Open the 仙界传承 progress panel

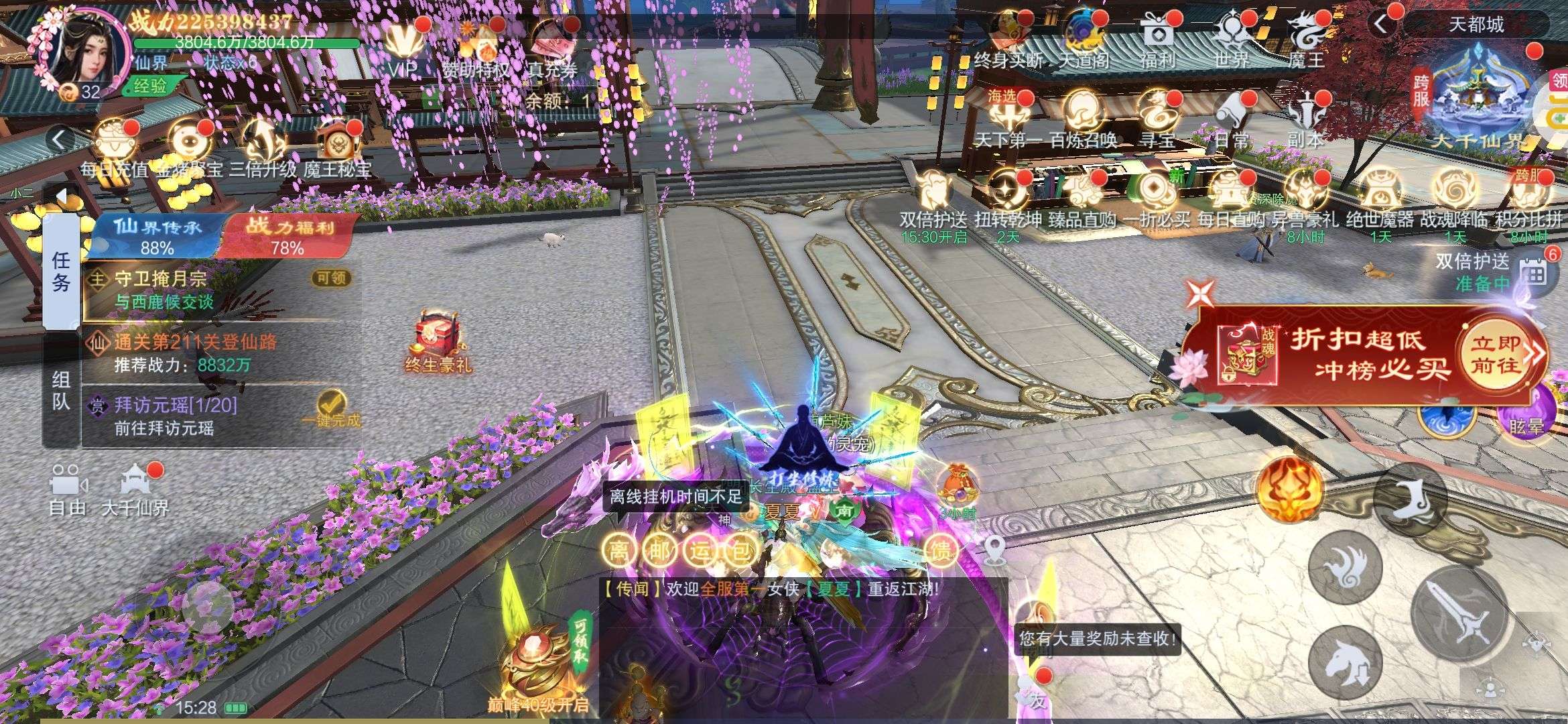click(157, 236)
